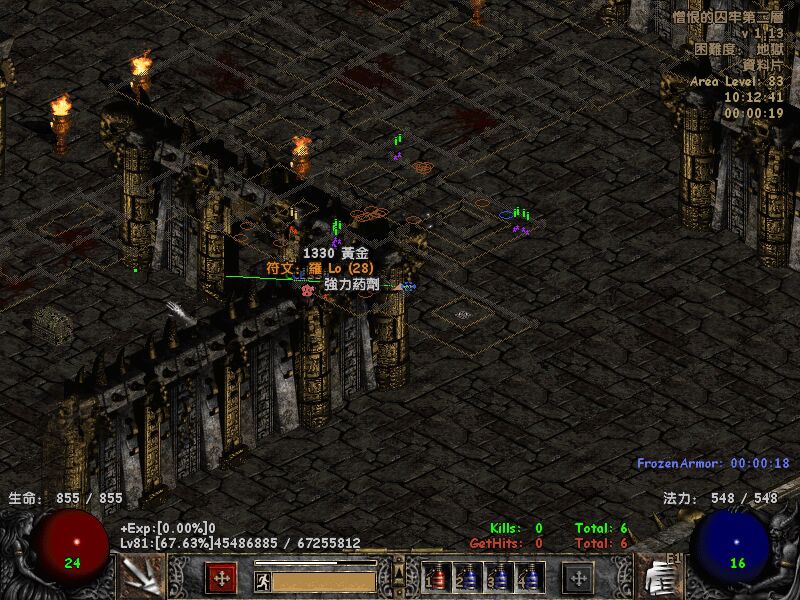
Task: Pick up the Lo rune label
Action: (319, 269)
